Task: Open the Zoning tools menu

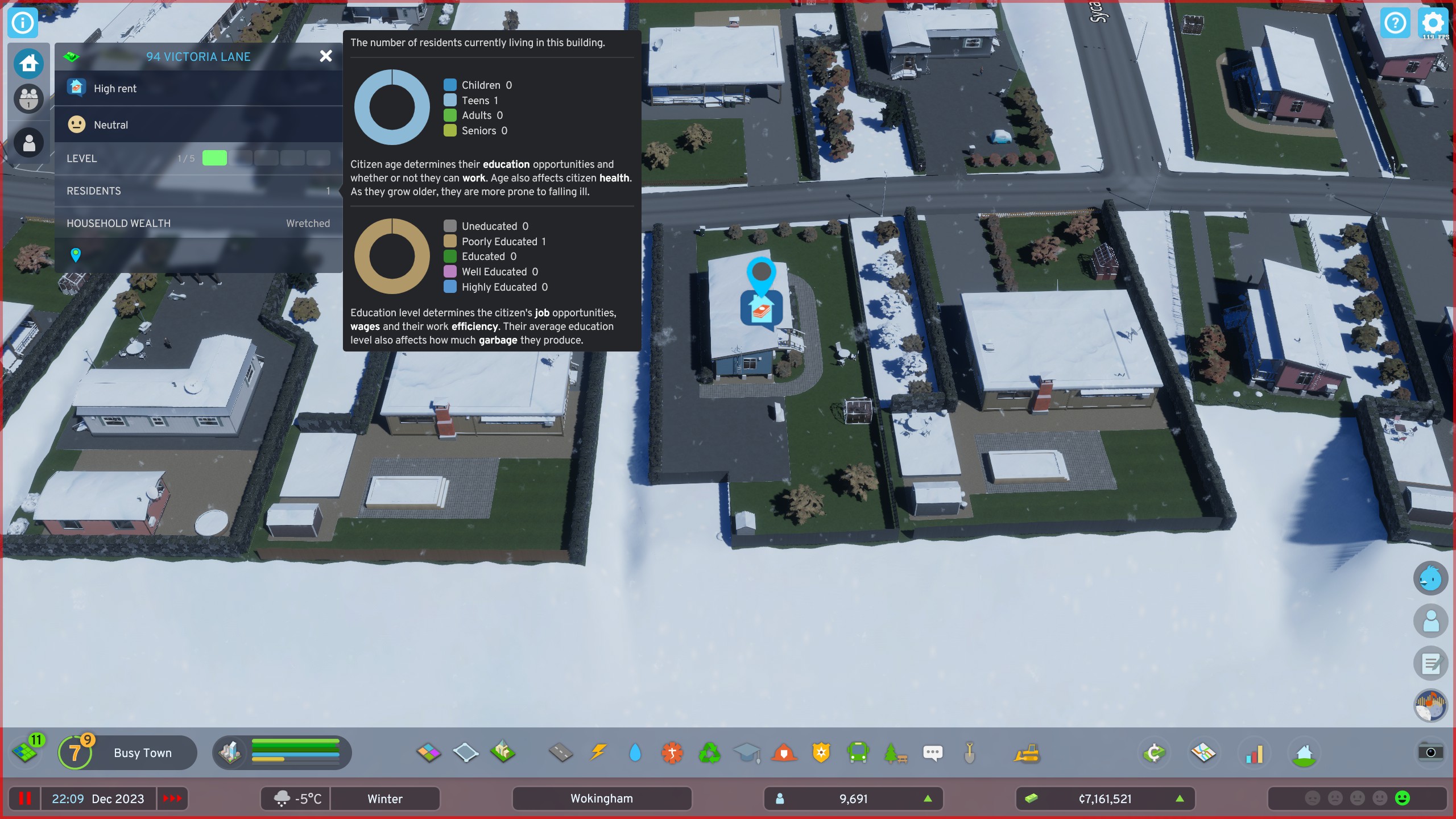Action: point(428,752)
